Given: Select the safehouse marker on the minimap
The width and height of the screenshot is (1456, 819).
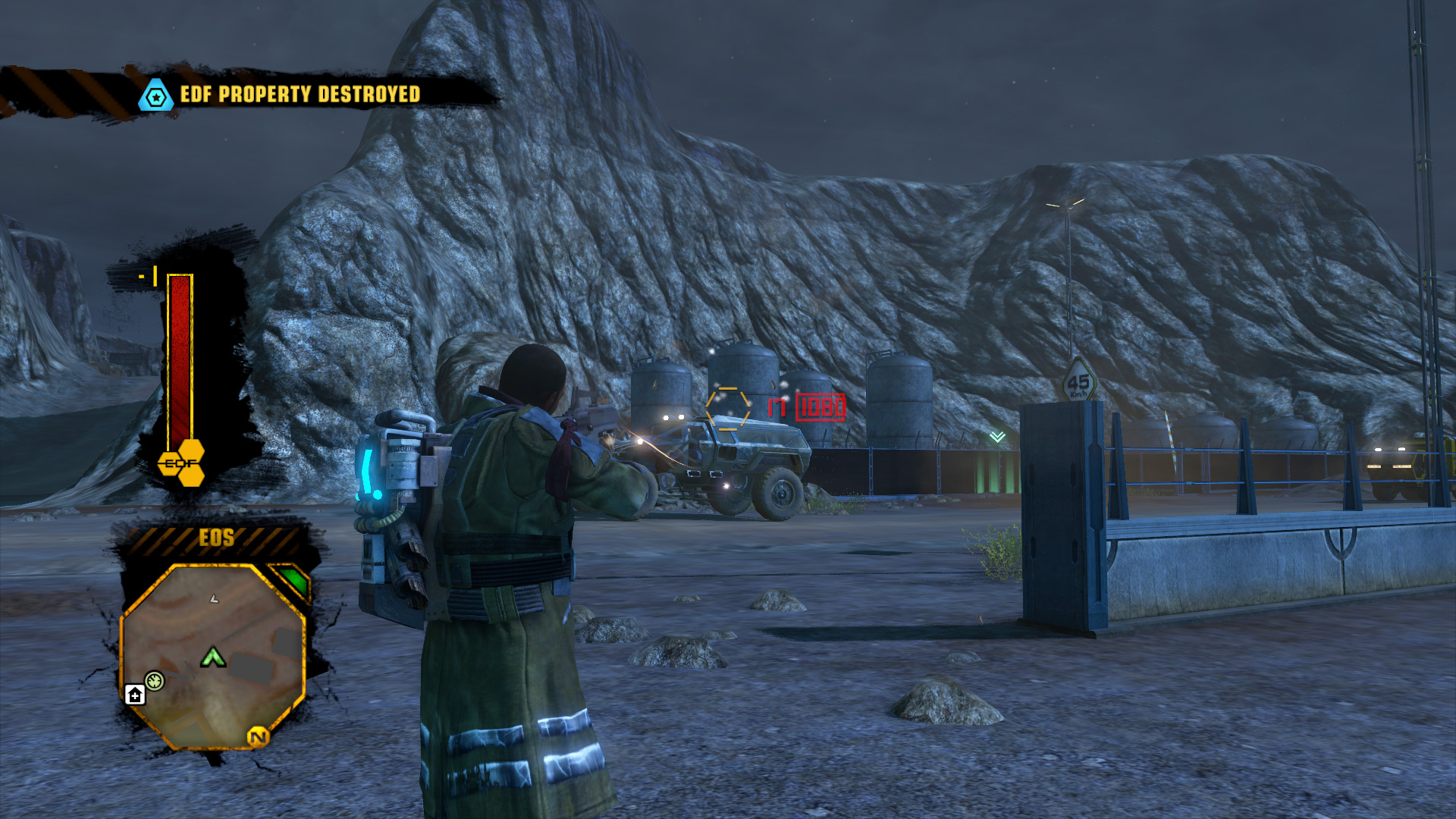Looking at the screenshot, I should pos(135,695).
